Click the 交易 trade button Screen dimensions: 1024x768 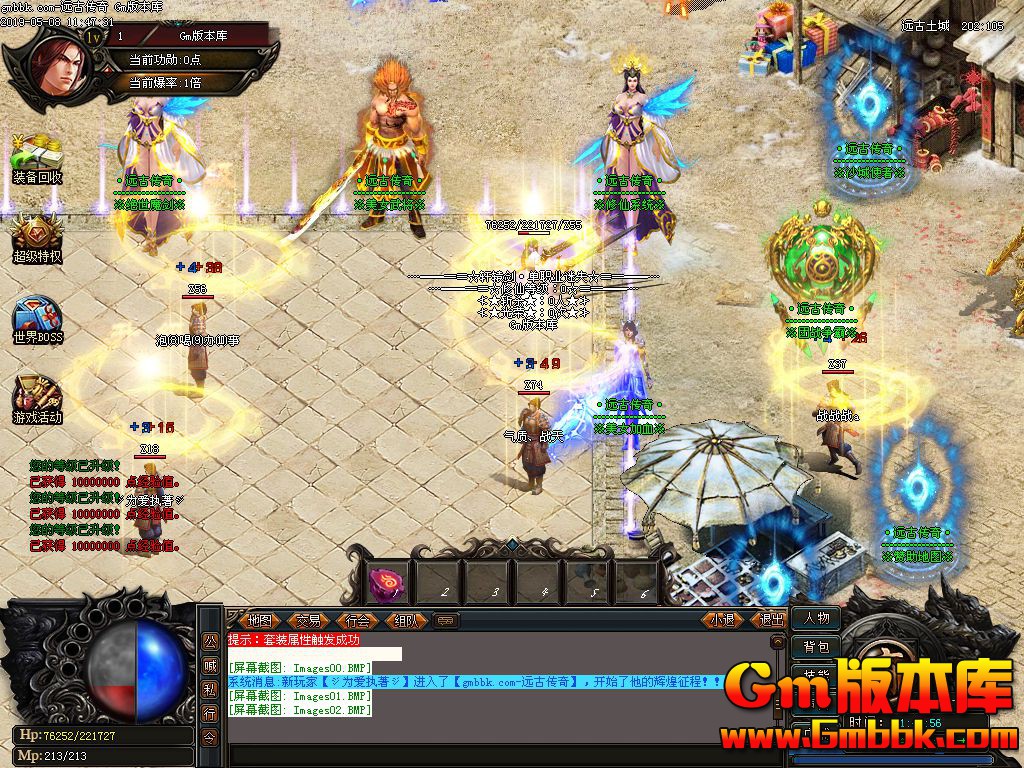309,620
